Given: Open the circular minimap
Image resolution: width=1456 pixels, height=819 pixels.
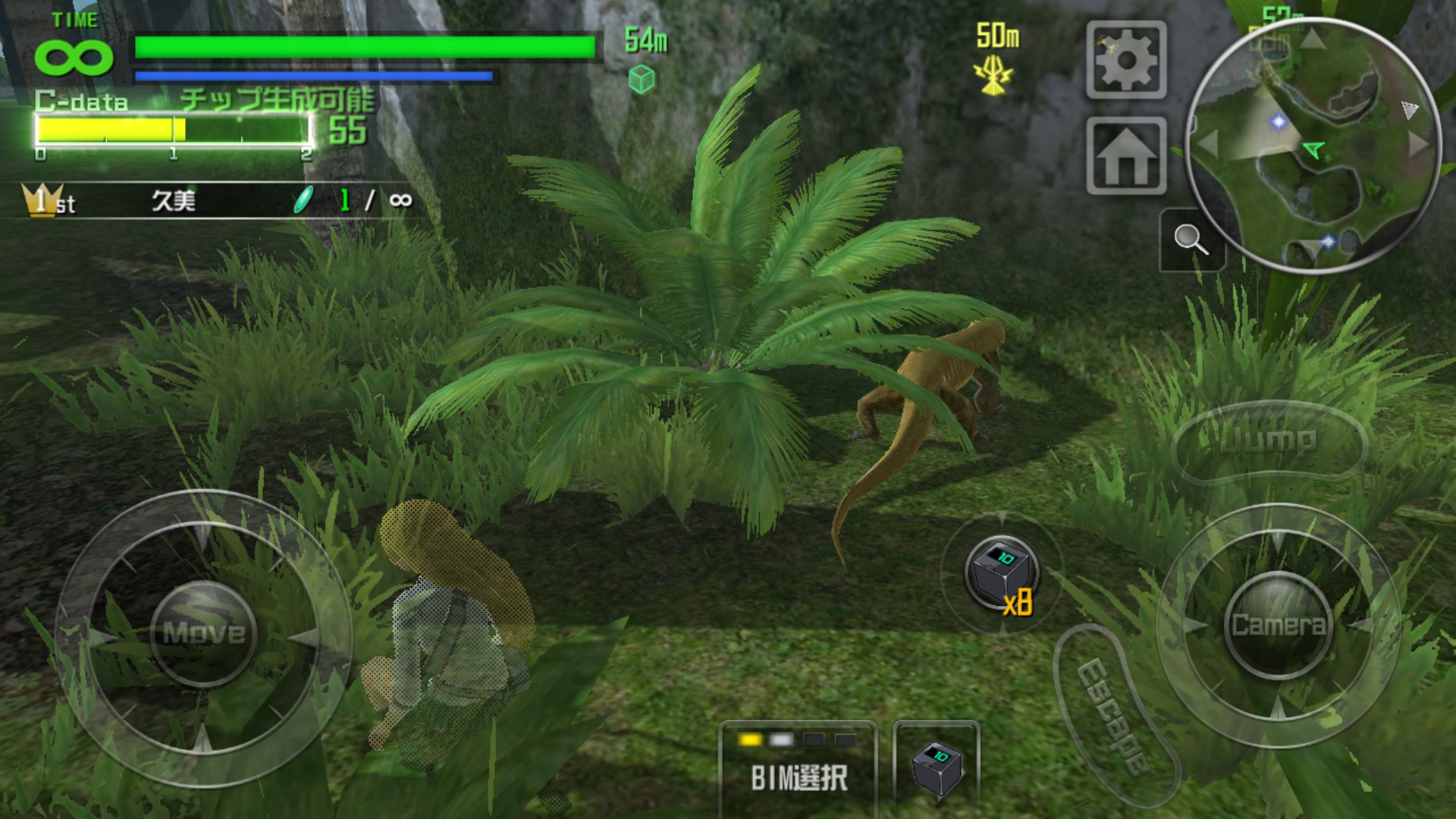Looking at the screenshot, I should (1313, 146).
